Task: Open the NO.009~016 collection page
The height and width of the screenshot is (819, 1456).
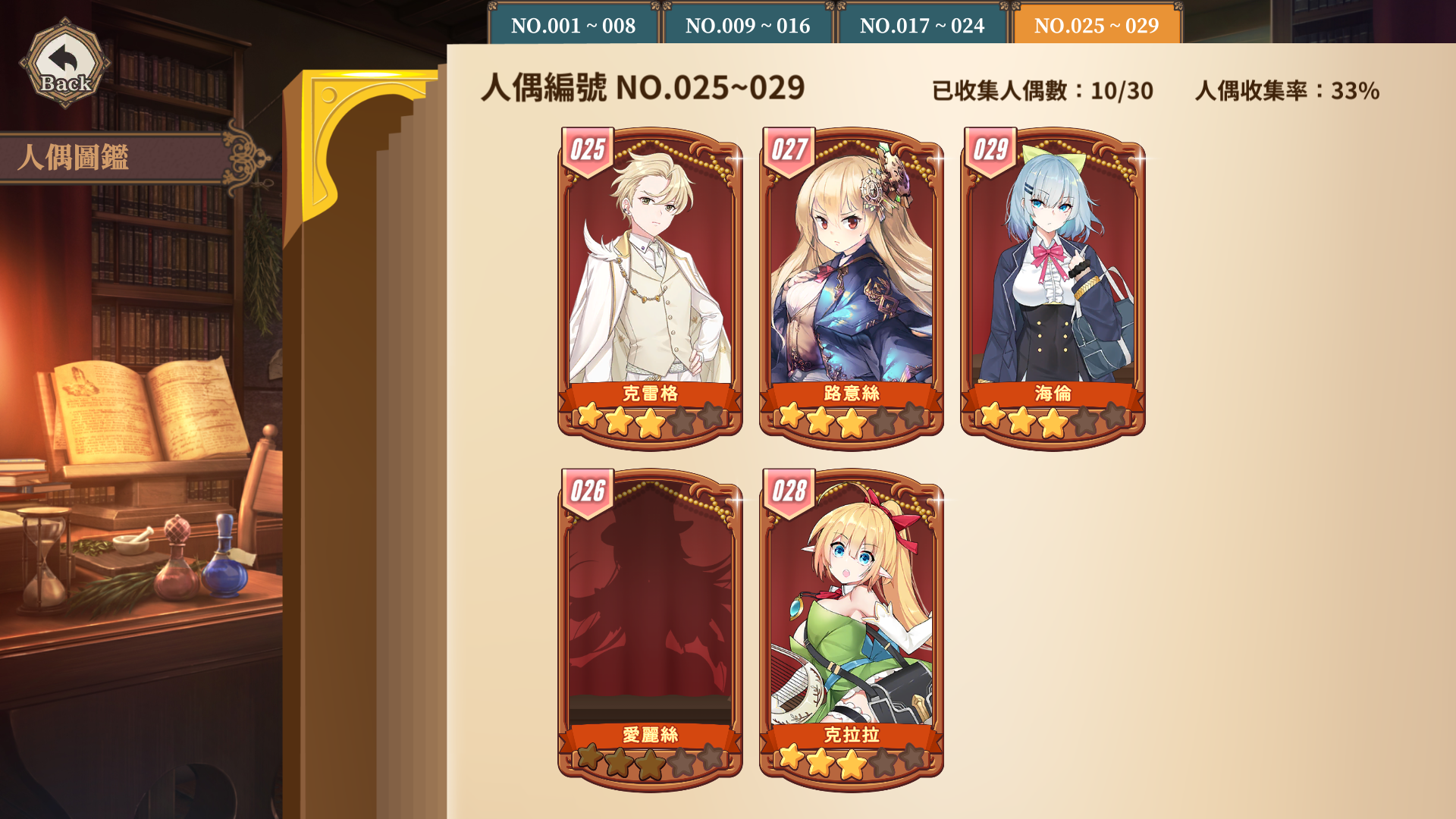Action: point(748,25)
